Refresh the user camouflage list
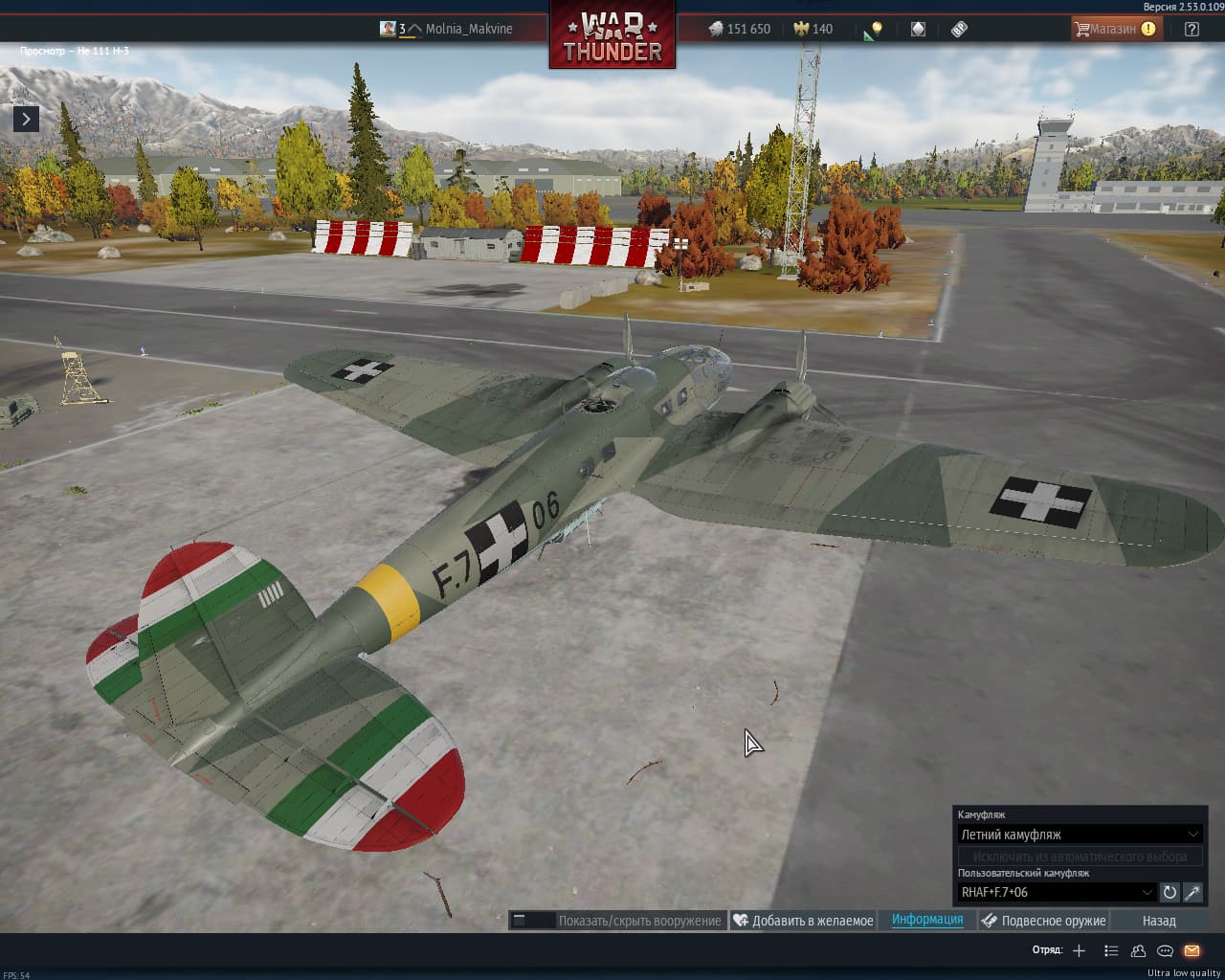The image size is (1225, 980). 1169,892
